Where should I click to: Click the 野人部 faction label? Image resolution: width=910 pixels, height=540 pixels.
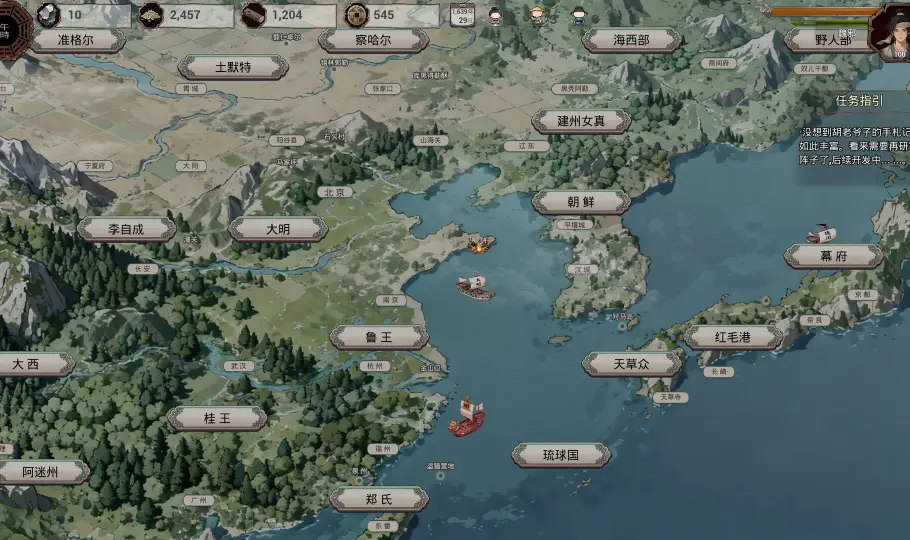(x=831, y=41)
